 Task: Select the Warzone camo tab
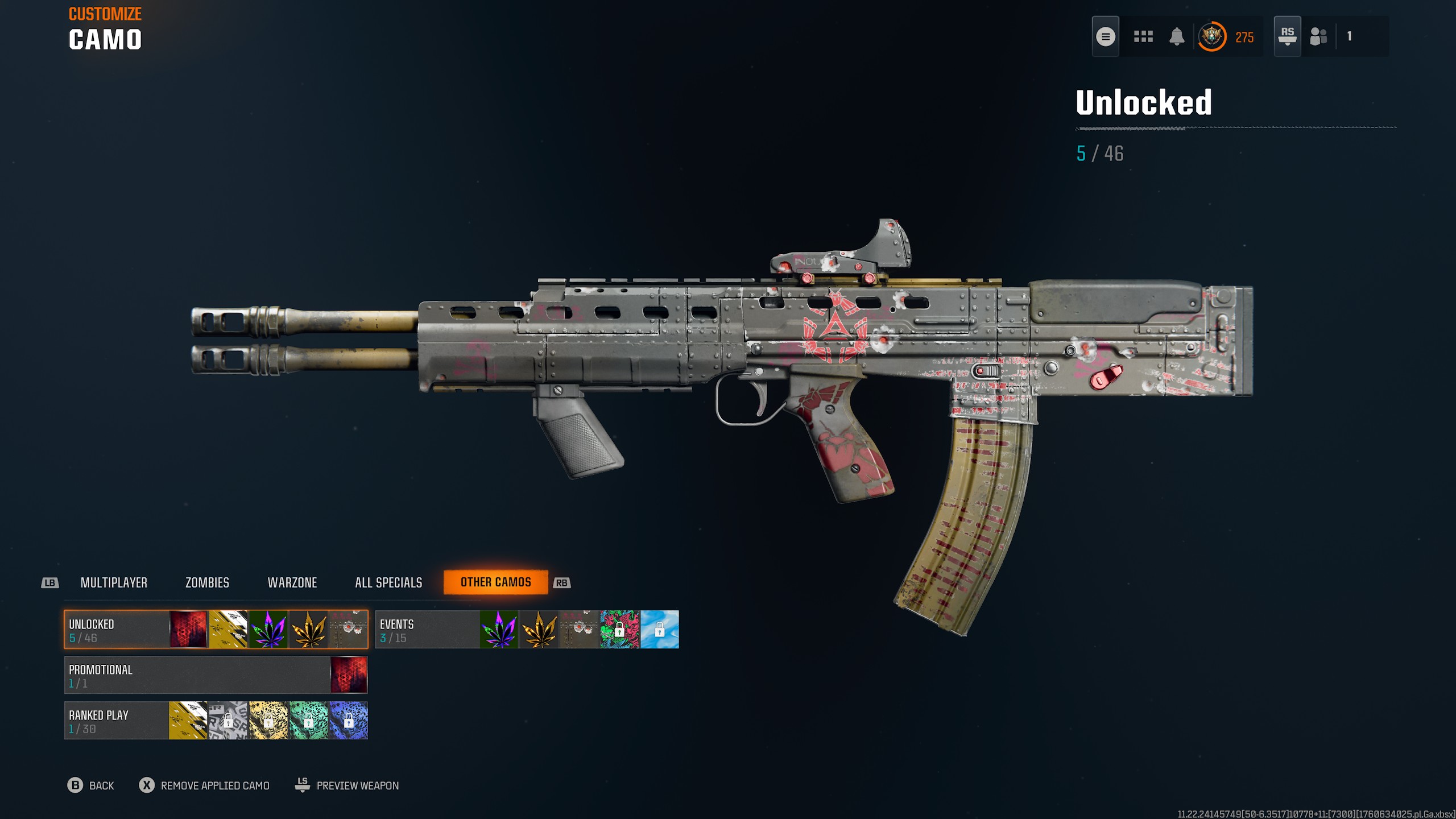point(292,582)
